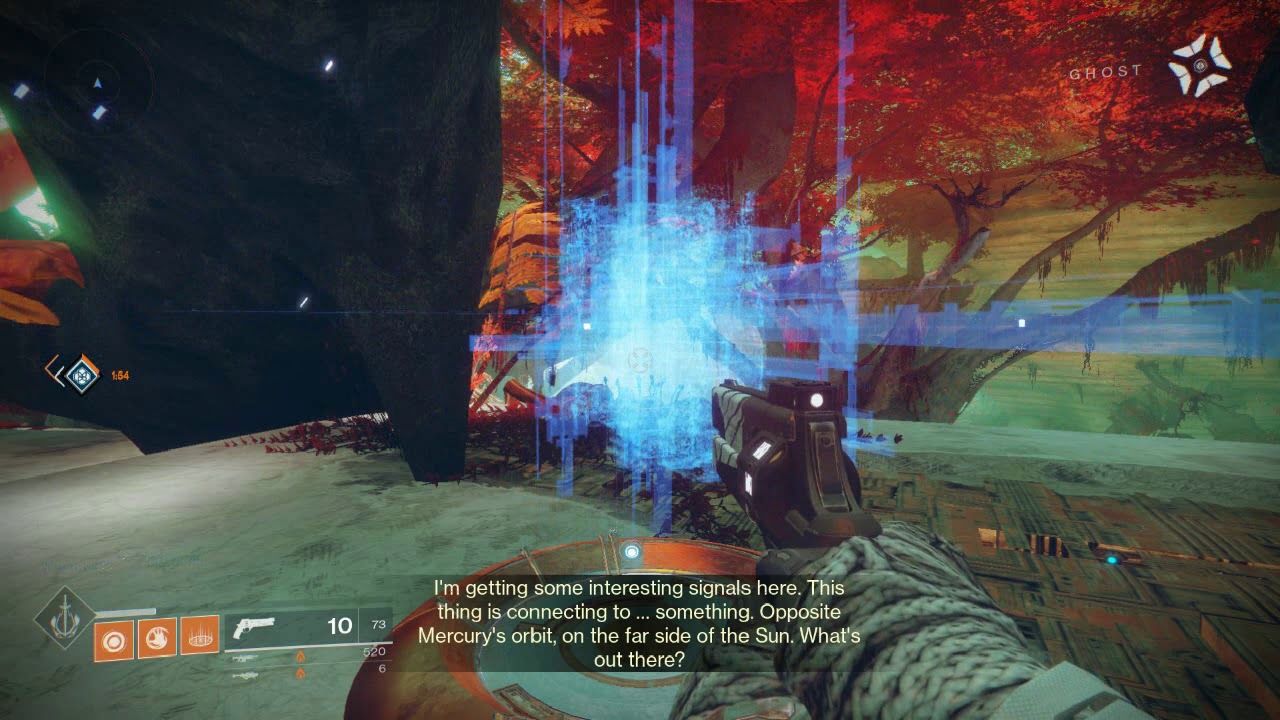Trigger the flaming fist melee ability

click(157, 638)
